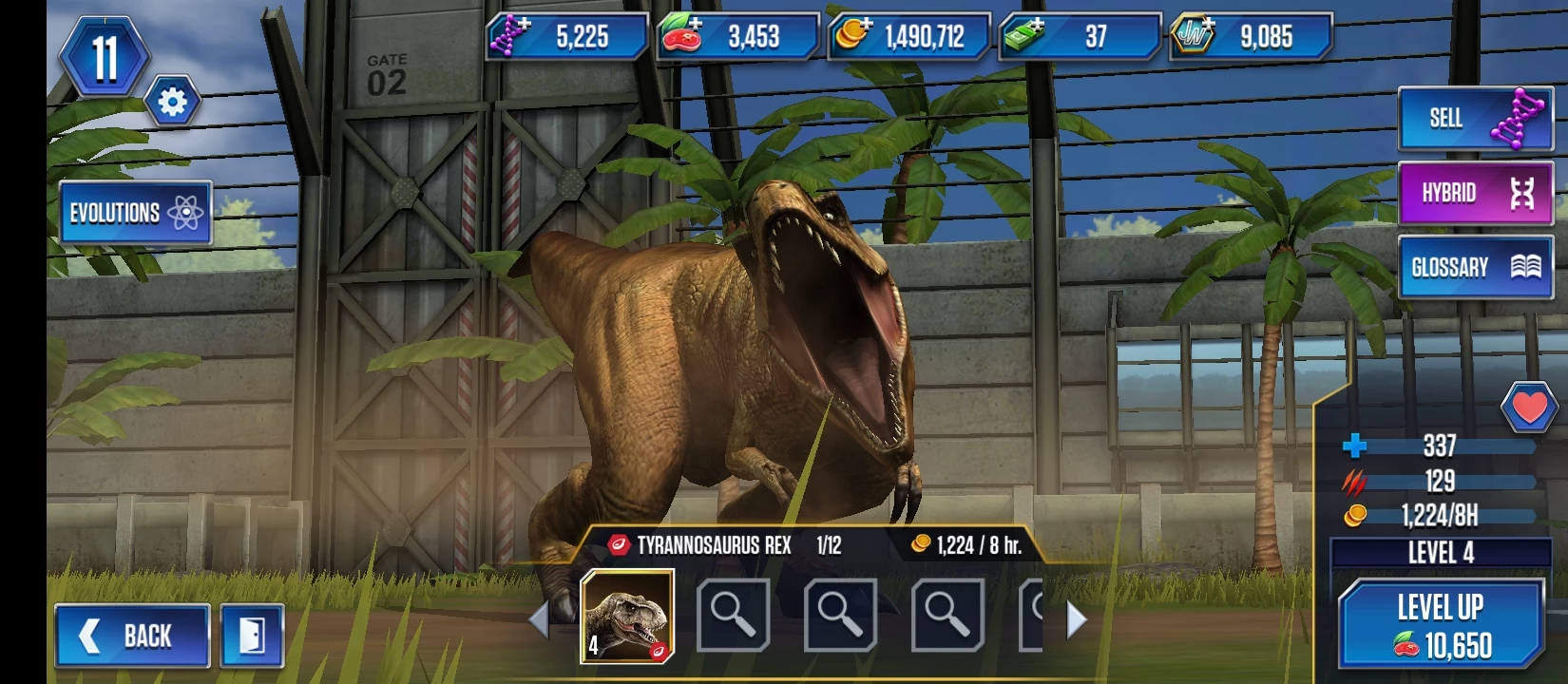This screenshot has width=1568, height=684.
Task: Add more food via the 3,453 counter
Action: 737,37
